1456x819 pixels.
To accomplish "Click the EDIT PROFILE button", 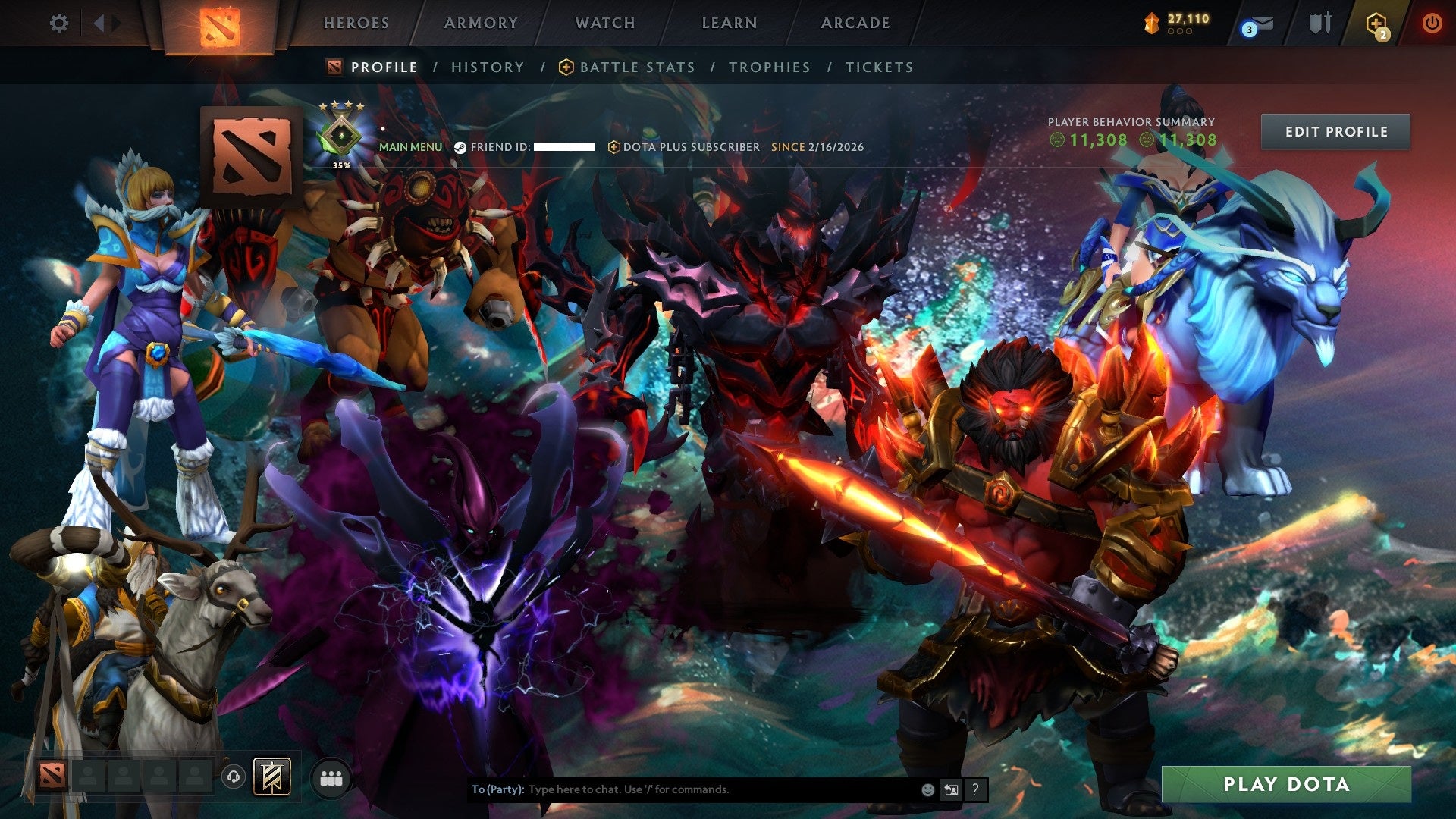I will click(1335, 131).
